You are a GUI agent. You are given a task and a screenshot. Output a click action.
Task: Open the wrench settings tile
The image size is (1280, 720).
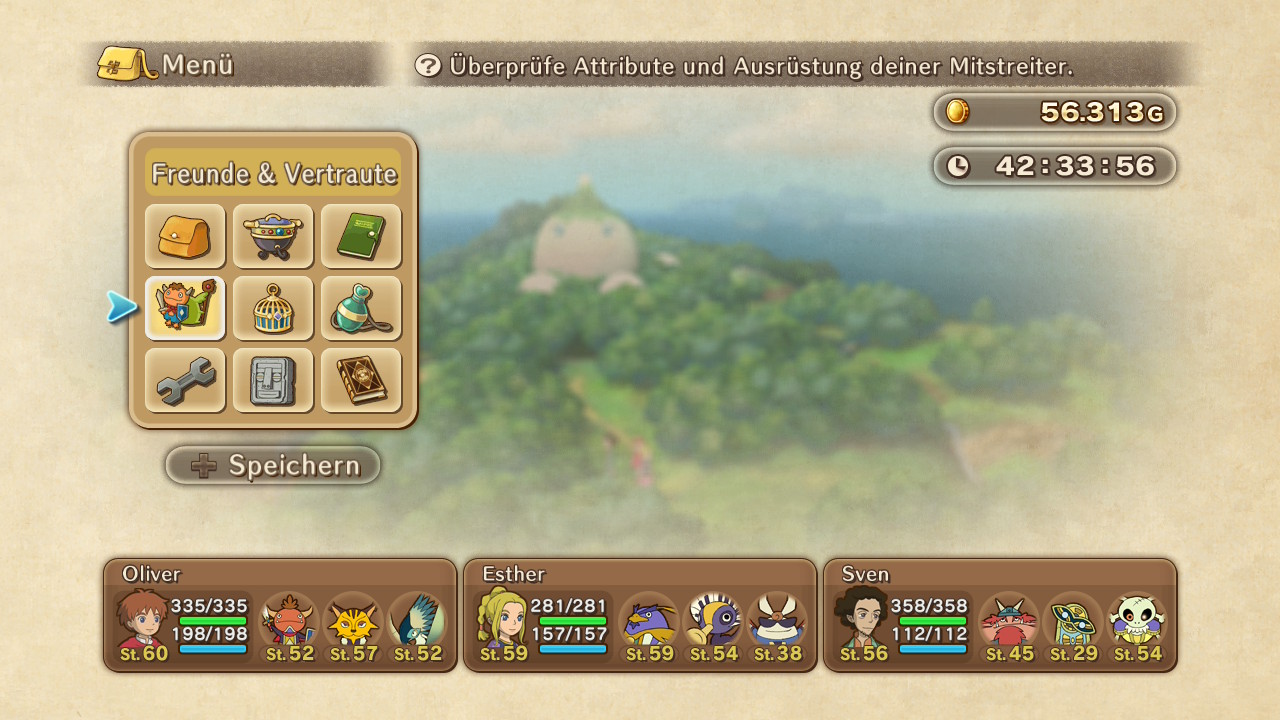coord(185,380)
